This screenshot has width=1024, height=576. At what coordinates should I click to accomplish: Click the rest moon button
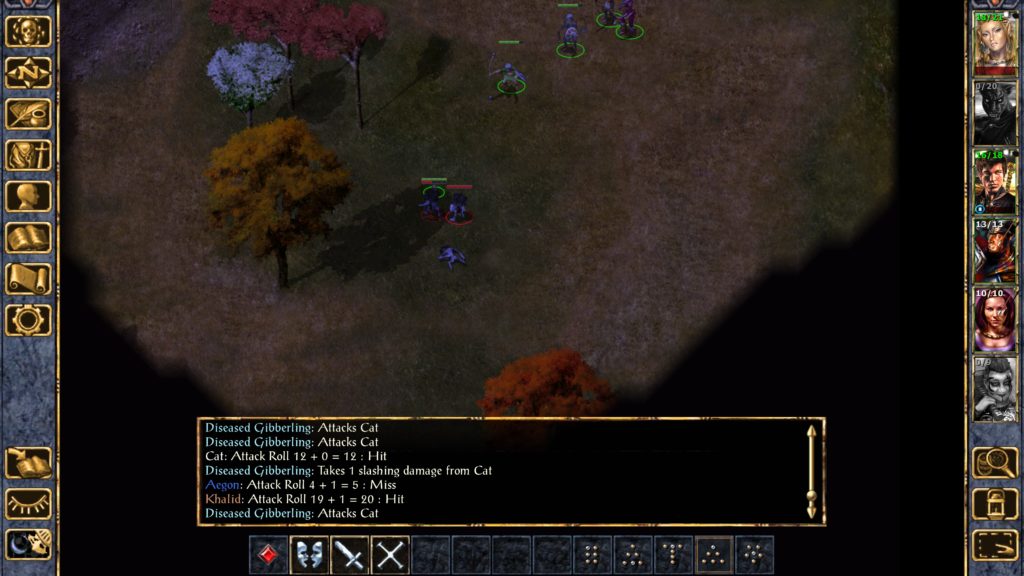28,544
